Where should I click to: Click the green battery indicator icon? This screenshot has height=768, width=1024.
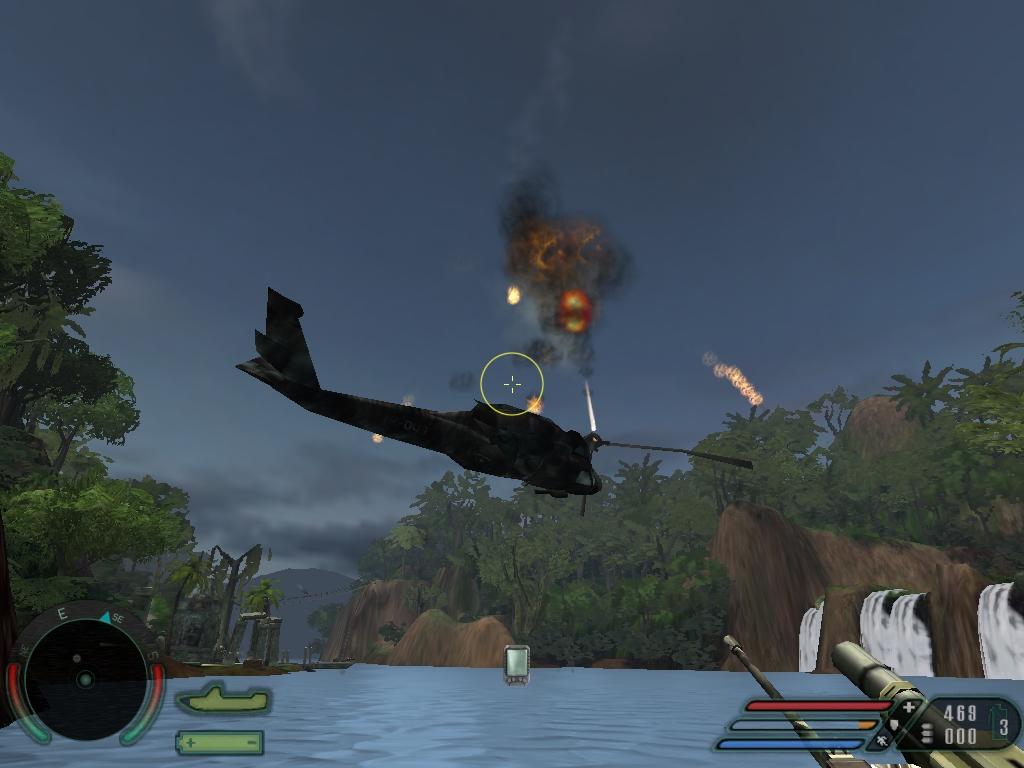coord(220,743)
